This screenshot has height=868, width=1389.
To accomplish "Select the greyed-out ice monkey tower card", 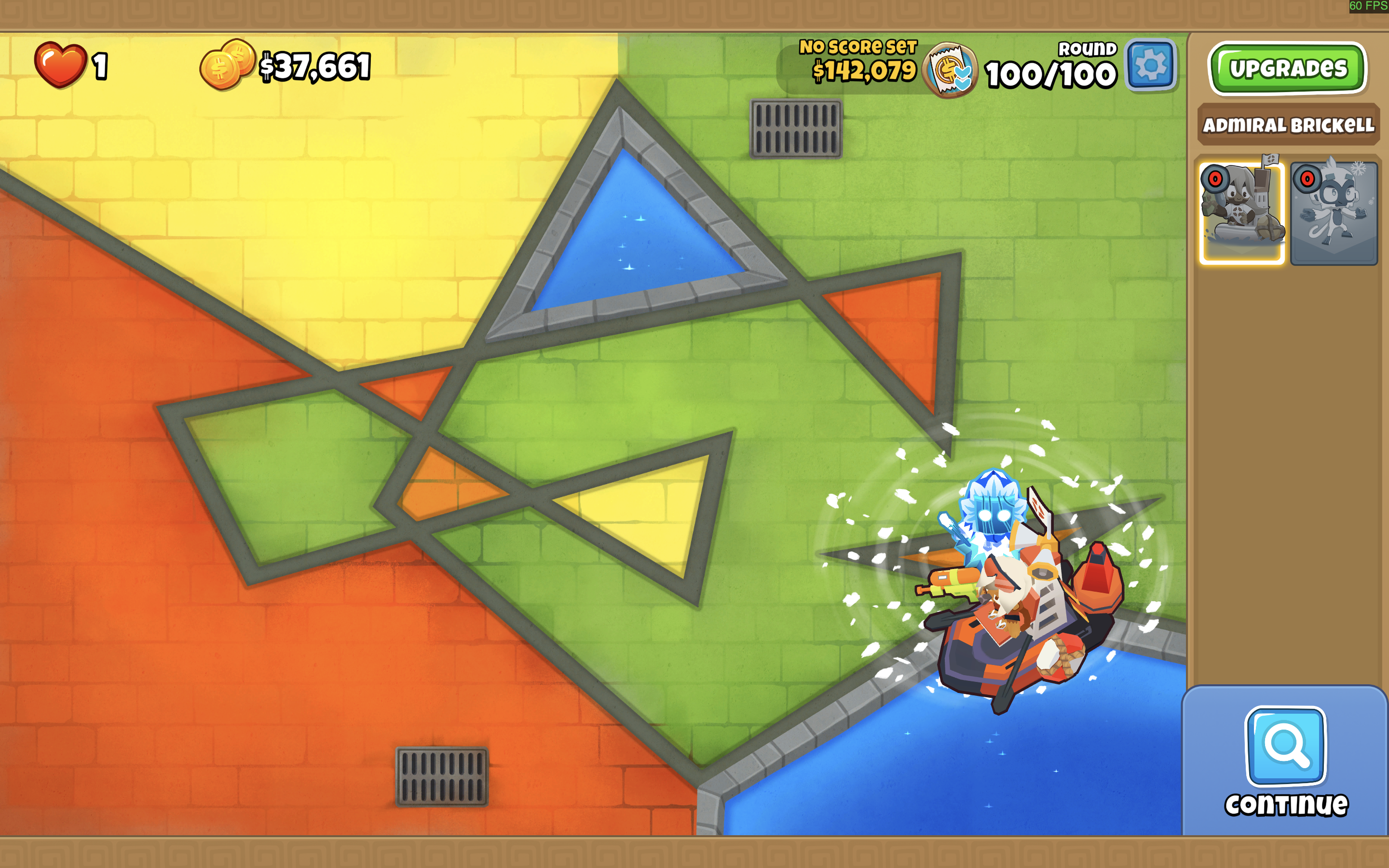I will [1334, 212].
